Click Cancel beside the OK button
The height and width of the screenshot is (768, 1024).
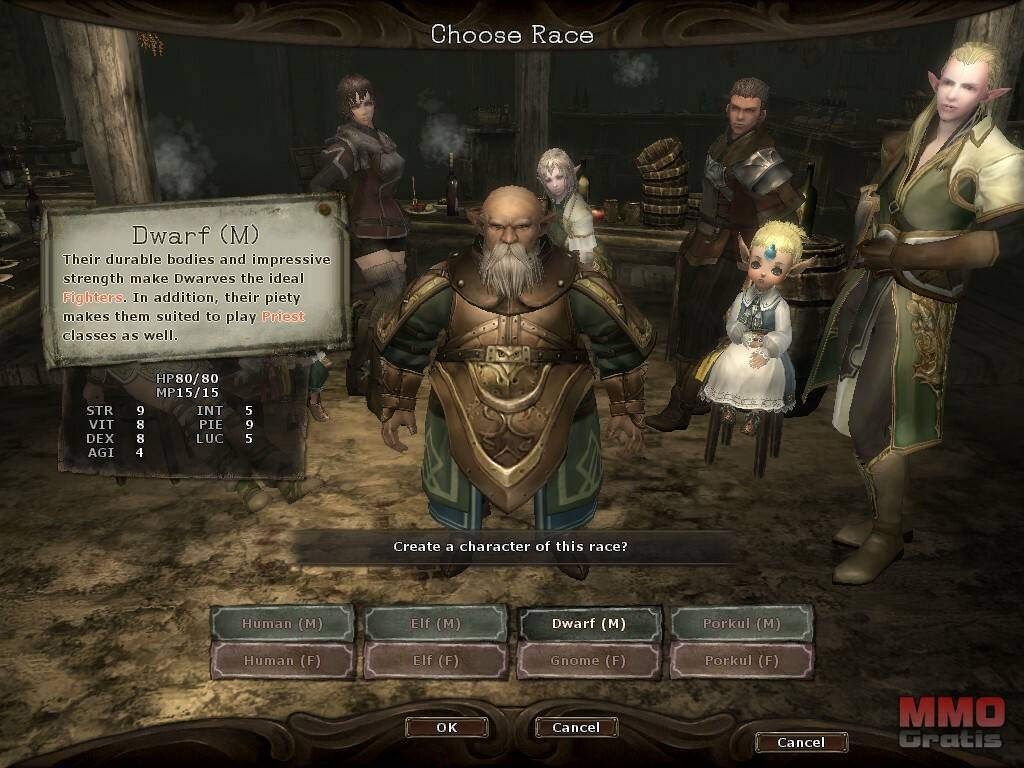point(576,727)
